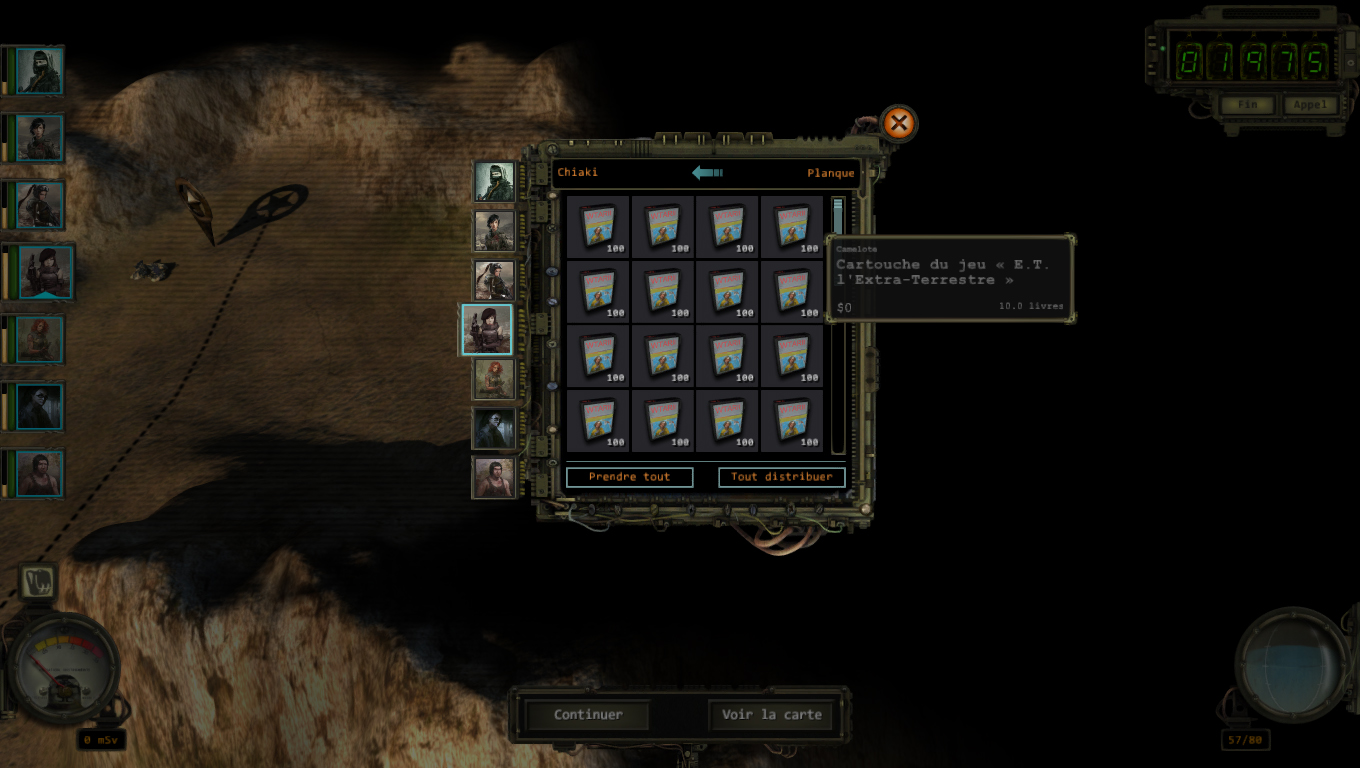Click Continuer to continue travelling
Viewport: 1360px width, 768px height.
point(588,715)
